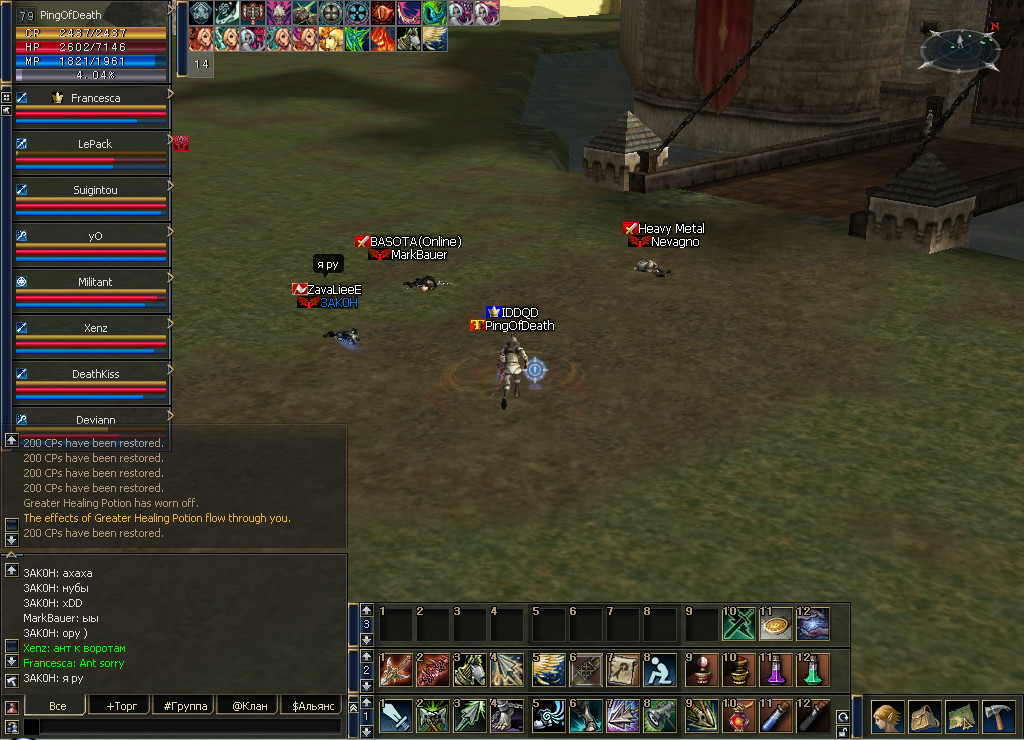Open the hammer system menu icon
Viewport: 1024px width, 740px height.
pos(999,717)
